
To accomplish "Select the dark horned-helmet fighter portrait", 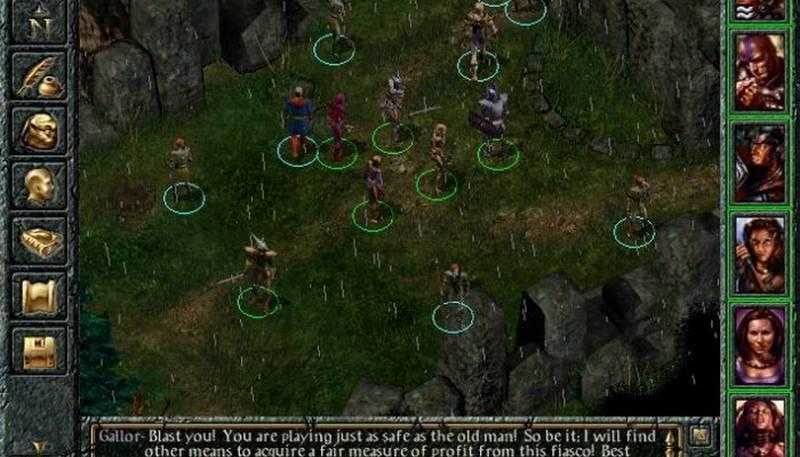I will [x=760, y=162].
